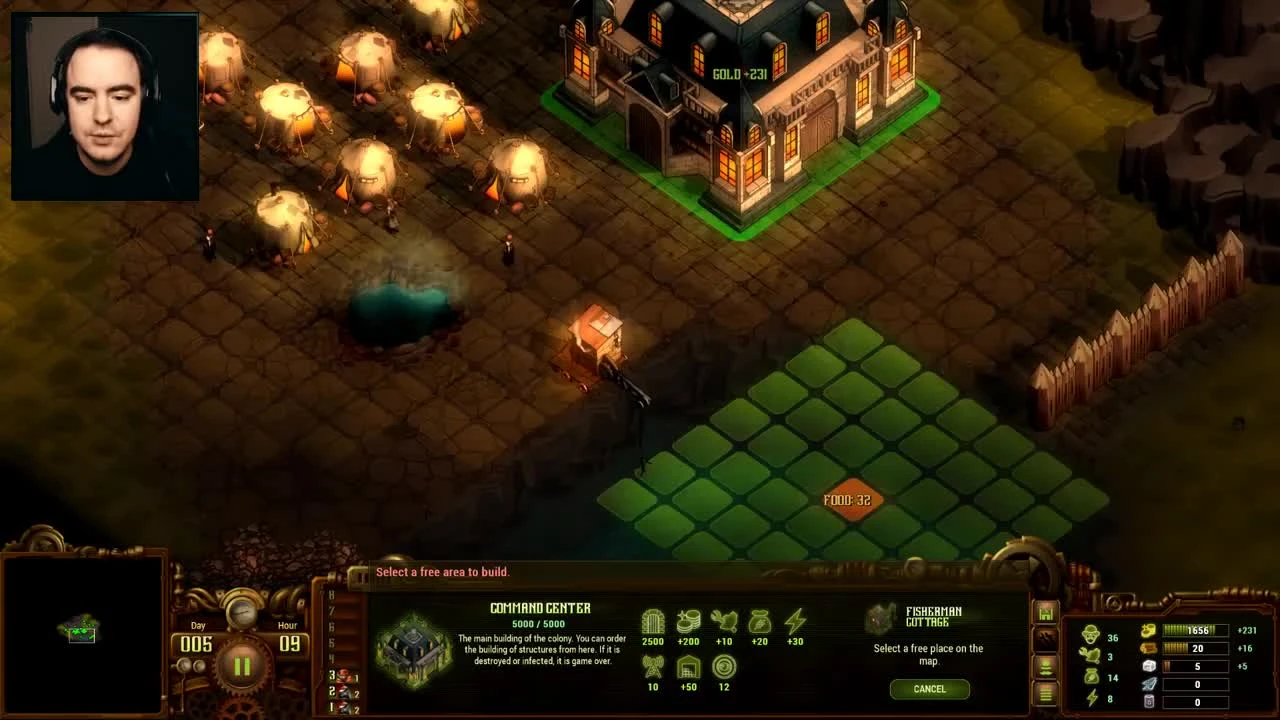This screenshot has height=720, width=1280.
Task: Open the army crossed-swords panel tab
Action: pos(1045,637)
